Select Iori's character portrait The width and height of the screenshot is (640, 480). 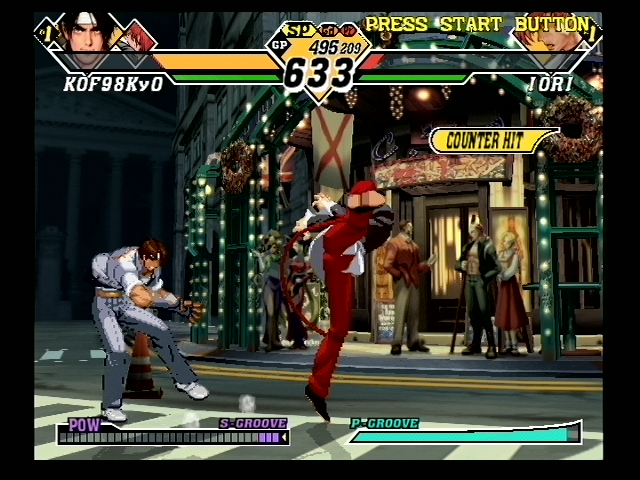point(548,40)
